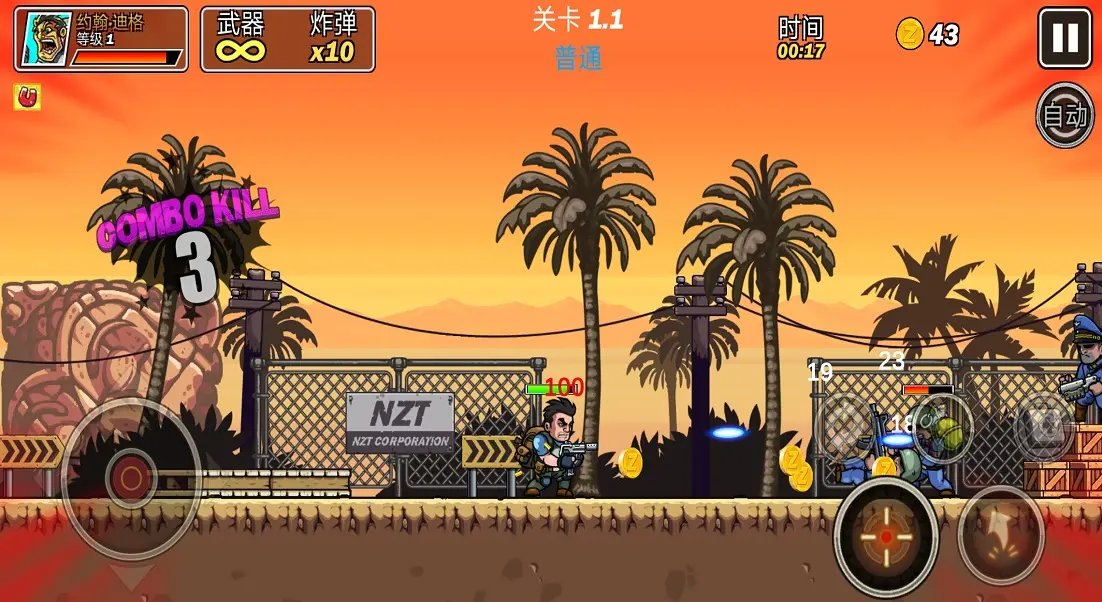The image size is (1102, 602).
Task: Pause the game with the pause button
Action: 1065,38
